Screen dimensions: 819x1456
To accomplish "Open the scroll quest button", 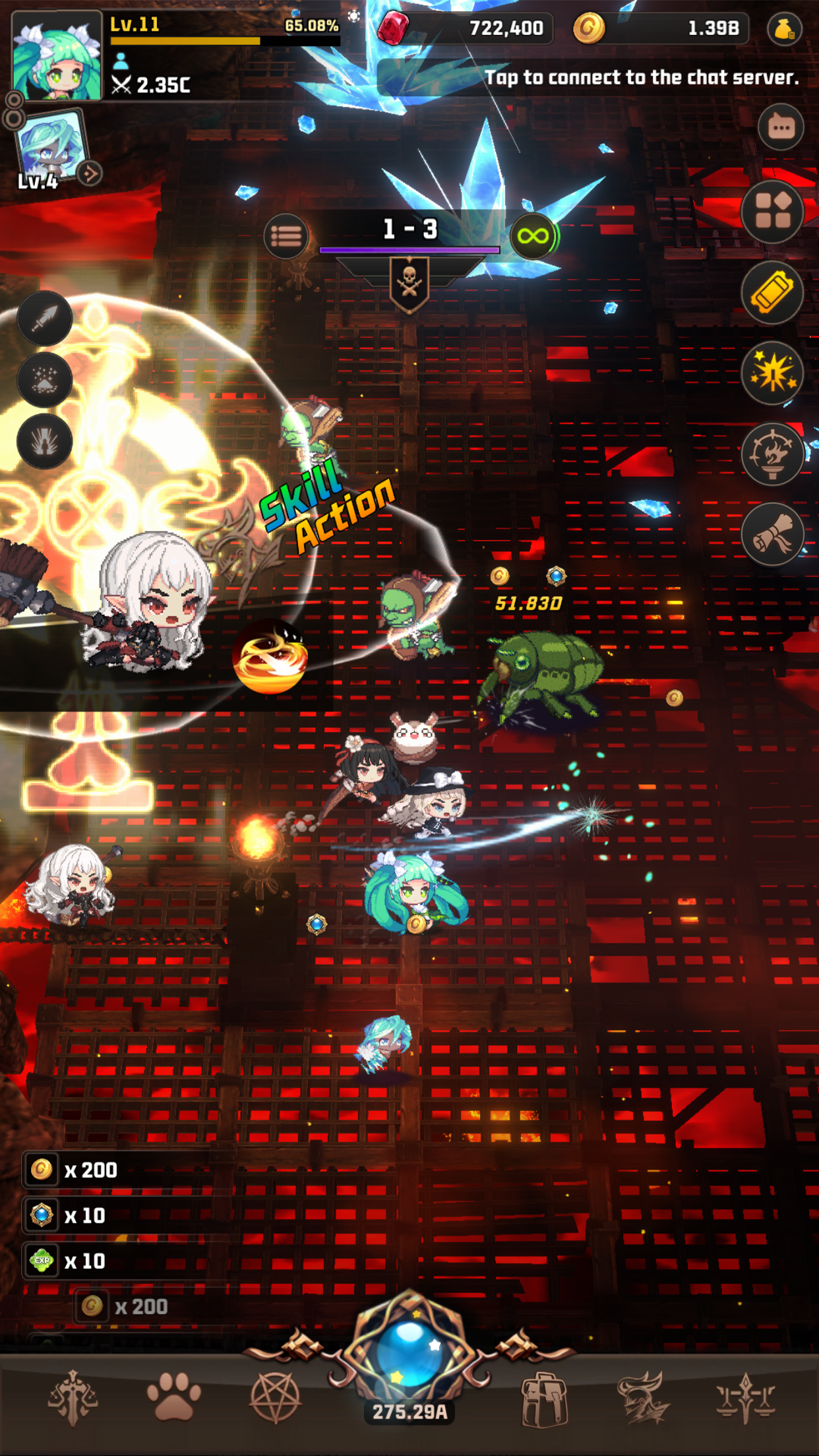I will pyautogui.click(x=772, y=534).
